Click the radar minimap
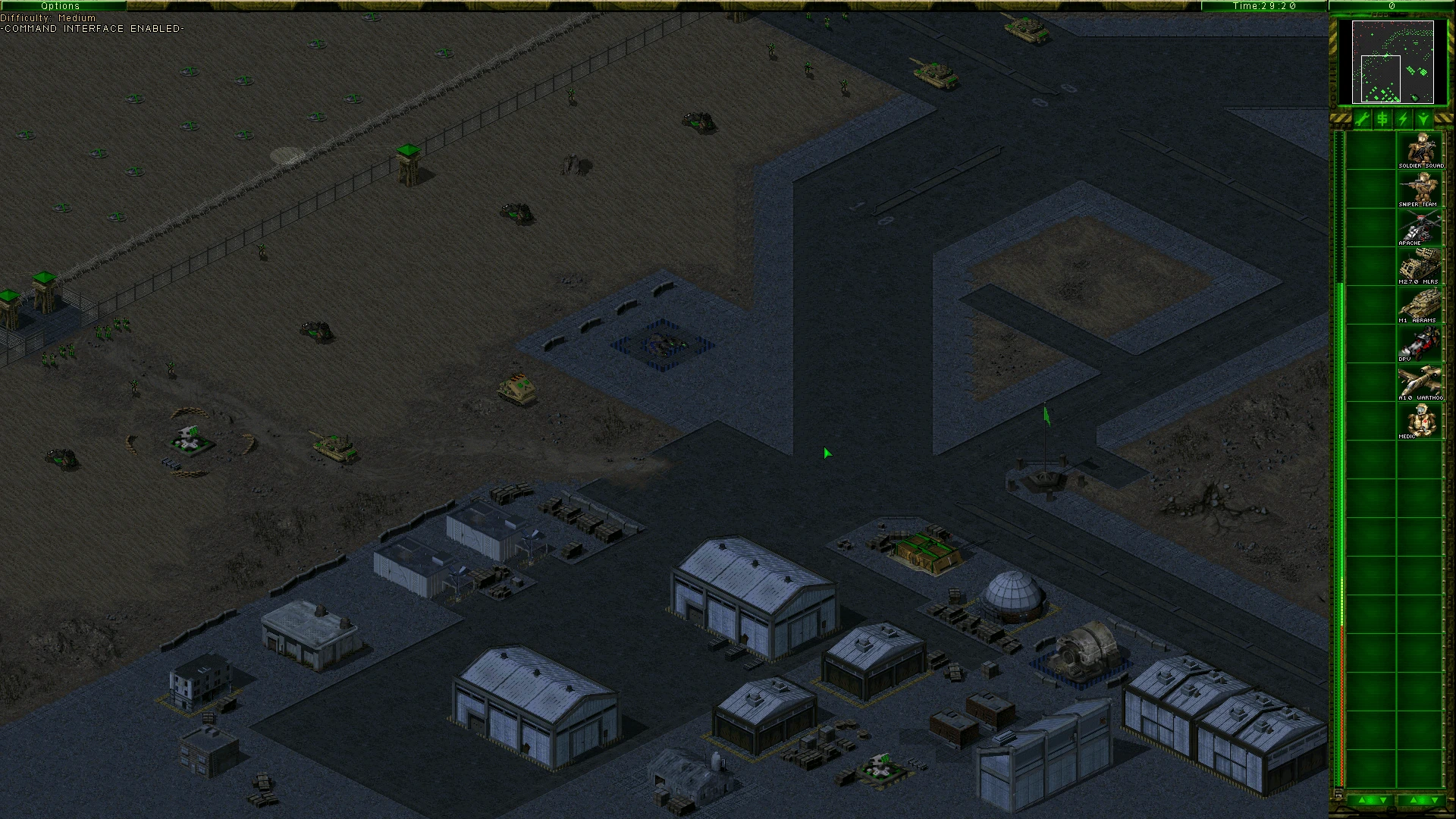This screenshot has height=819, width=1456. click(1392, 61)
